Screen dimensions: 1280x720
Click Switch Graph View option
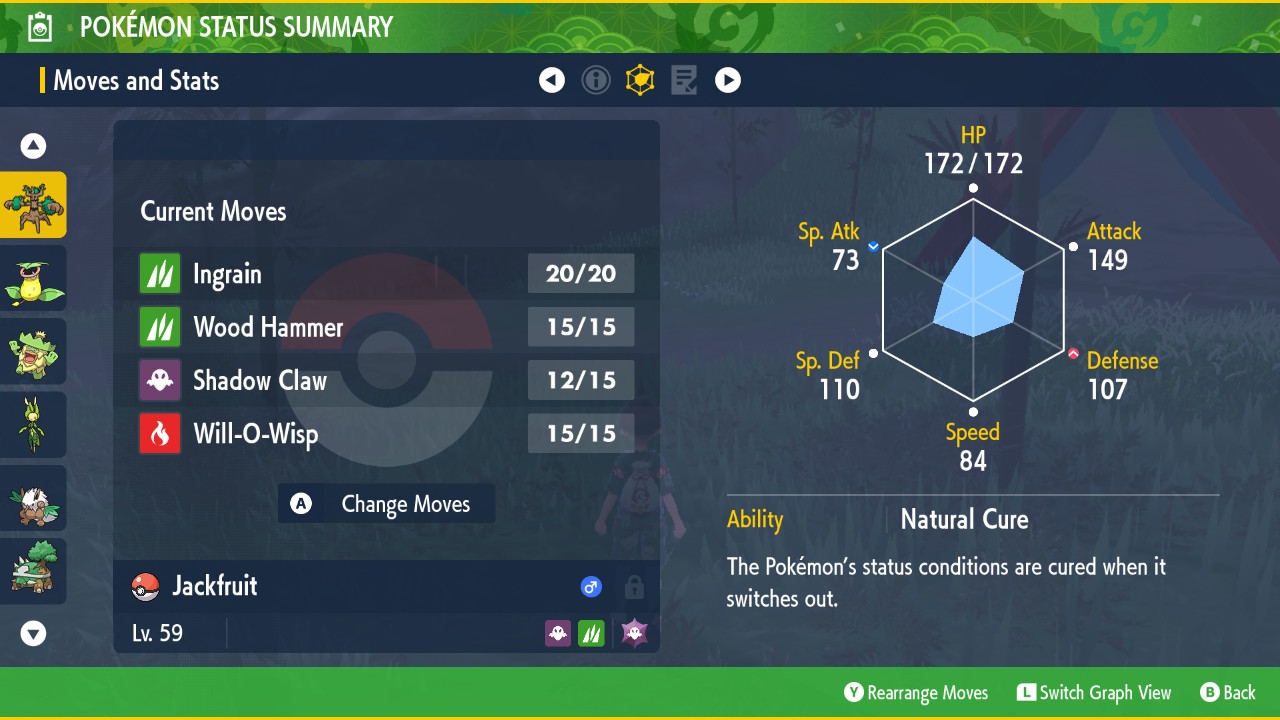pos(1094,693)
